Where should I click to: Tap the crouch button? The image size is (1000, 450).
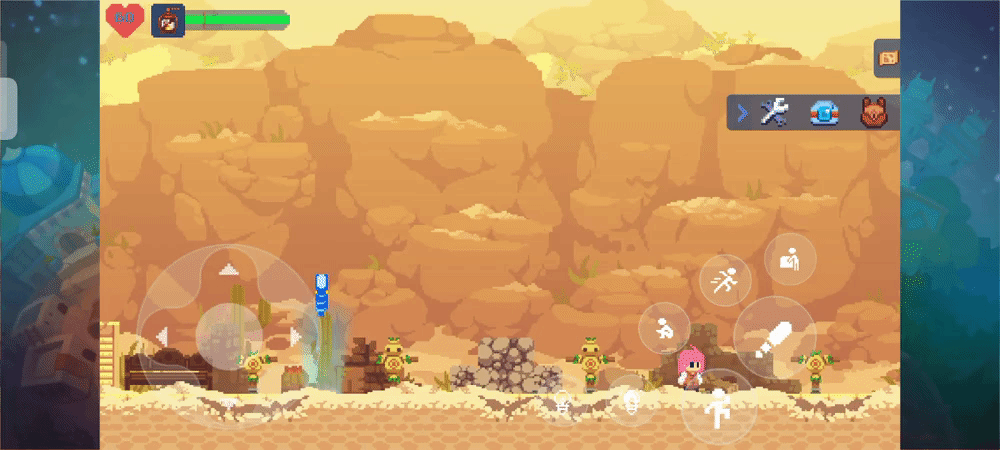pyautogui.click(x=664, y=327)
